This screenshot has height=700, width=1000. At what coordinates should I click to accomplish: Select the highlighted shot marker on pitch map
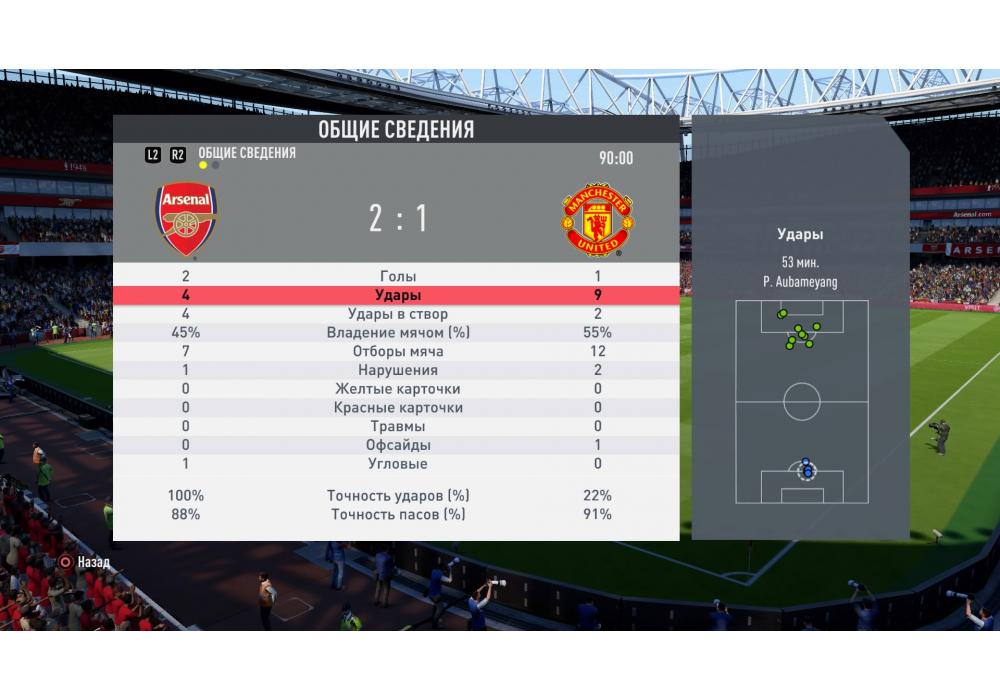(x=806, y=470)
